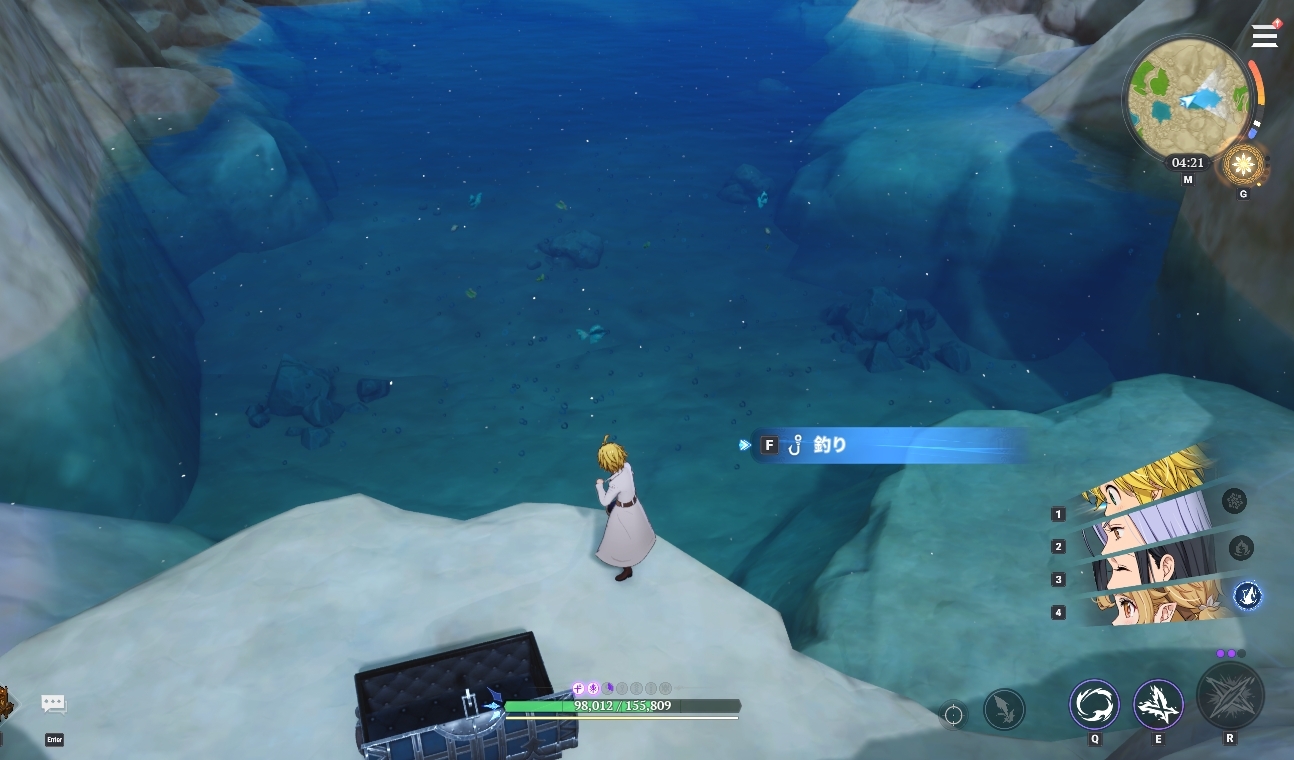Click the crosshair target lock button
Screen dimensions: 1294x760
[954, 715]
